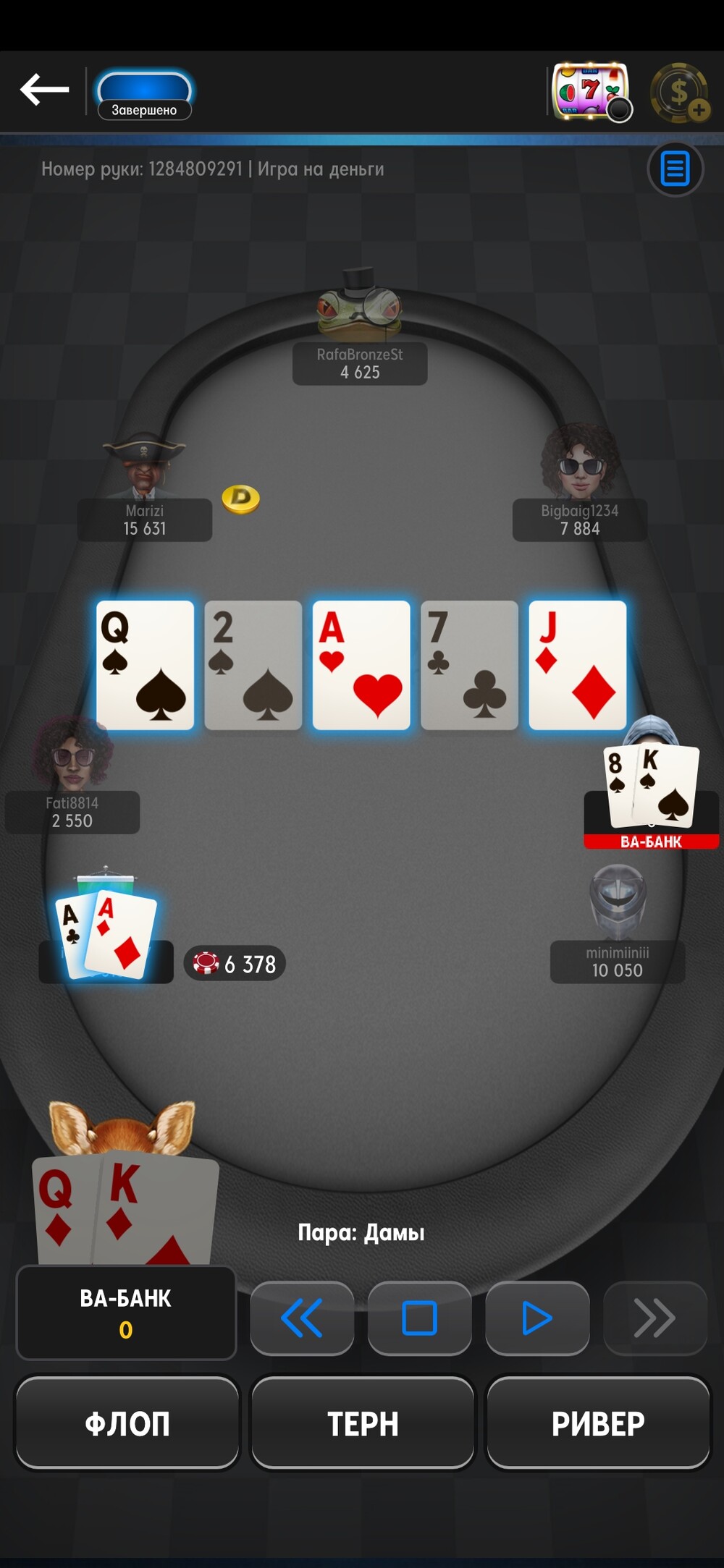Open the hand history list icon
Image resolution: width=724 pixels, height=1568 pixels.
[x=675, y=169]
